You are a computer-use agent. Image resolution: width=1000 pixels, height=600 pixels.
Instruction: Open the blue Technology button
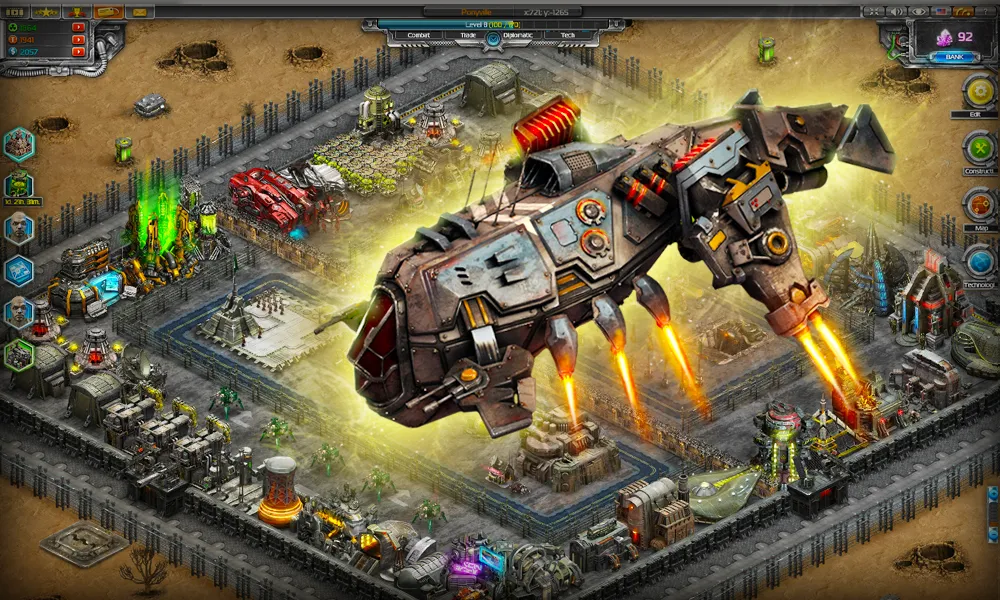tap(979, 262)
